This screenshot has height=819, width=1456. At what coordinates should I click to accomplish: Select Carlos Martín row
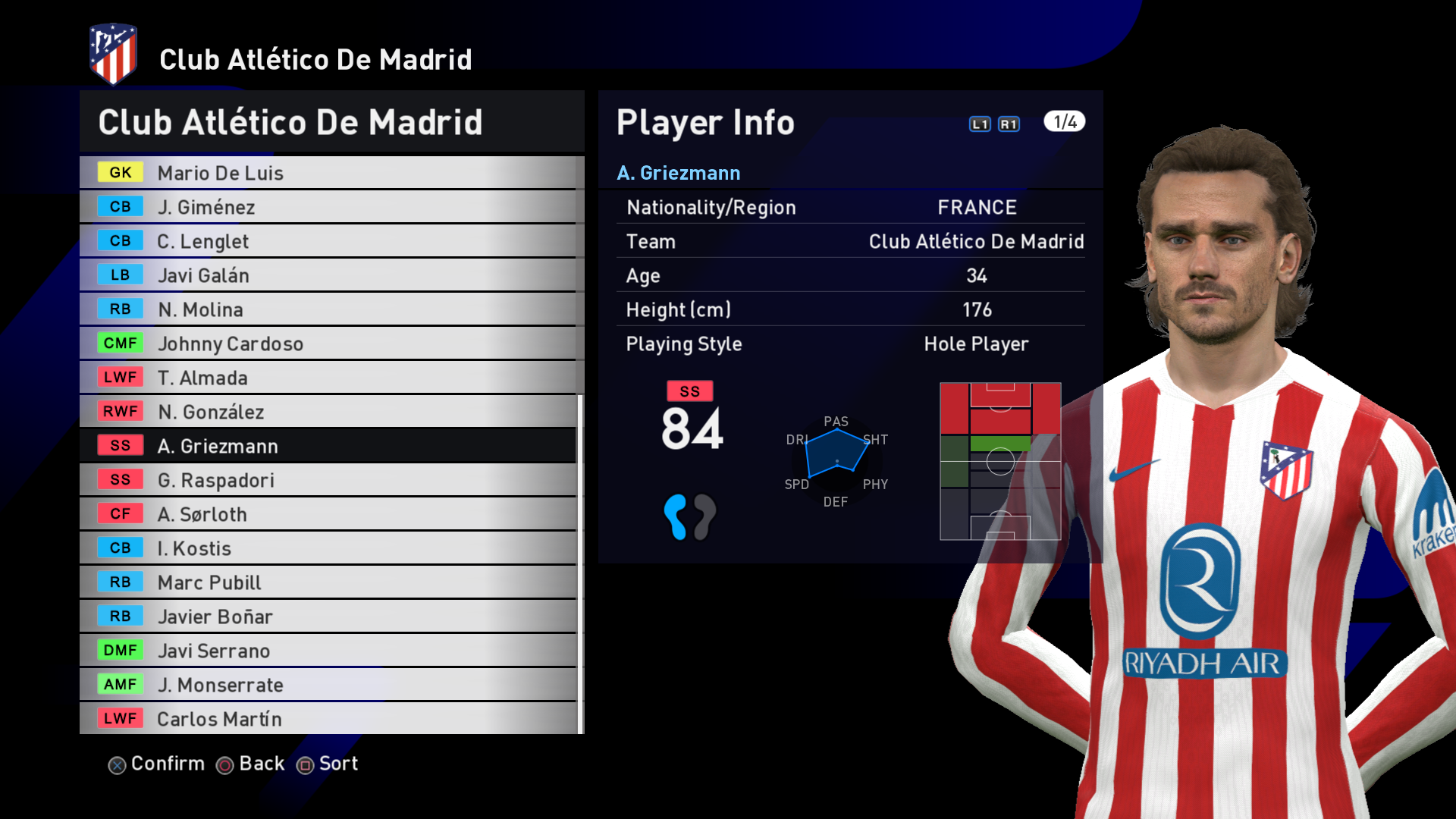(328, 718)
